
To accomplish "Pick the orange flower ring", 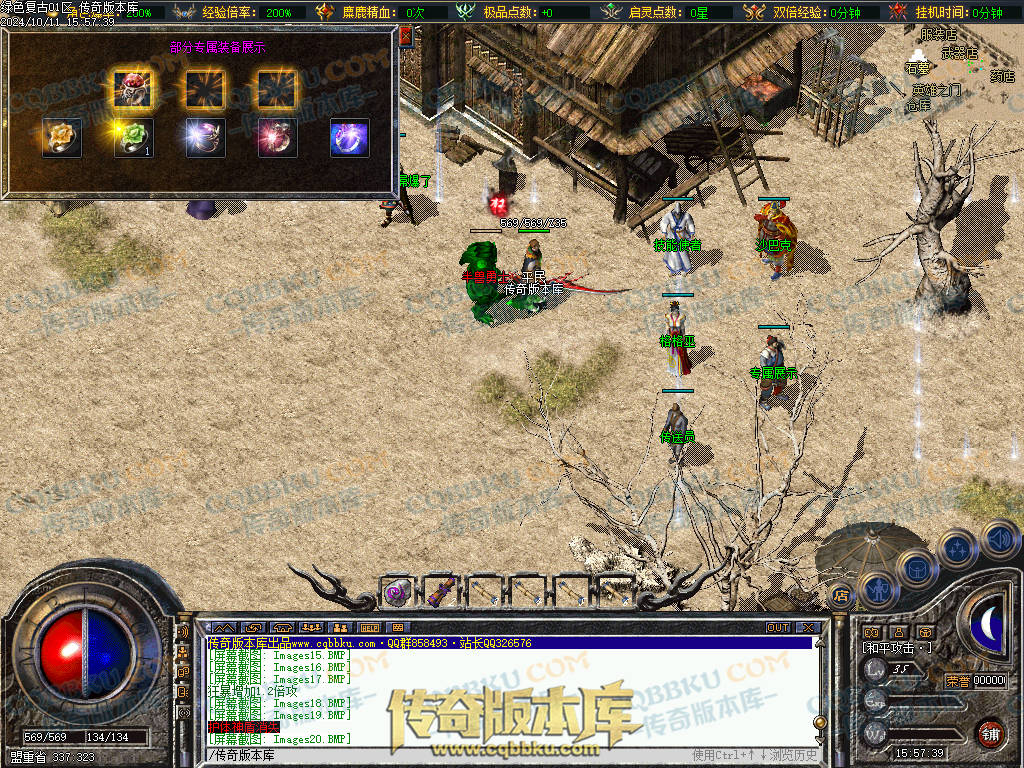I will pyautogui.click(x=62, y=137).
